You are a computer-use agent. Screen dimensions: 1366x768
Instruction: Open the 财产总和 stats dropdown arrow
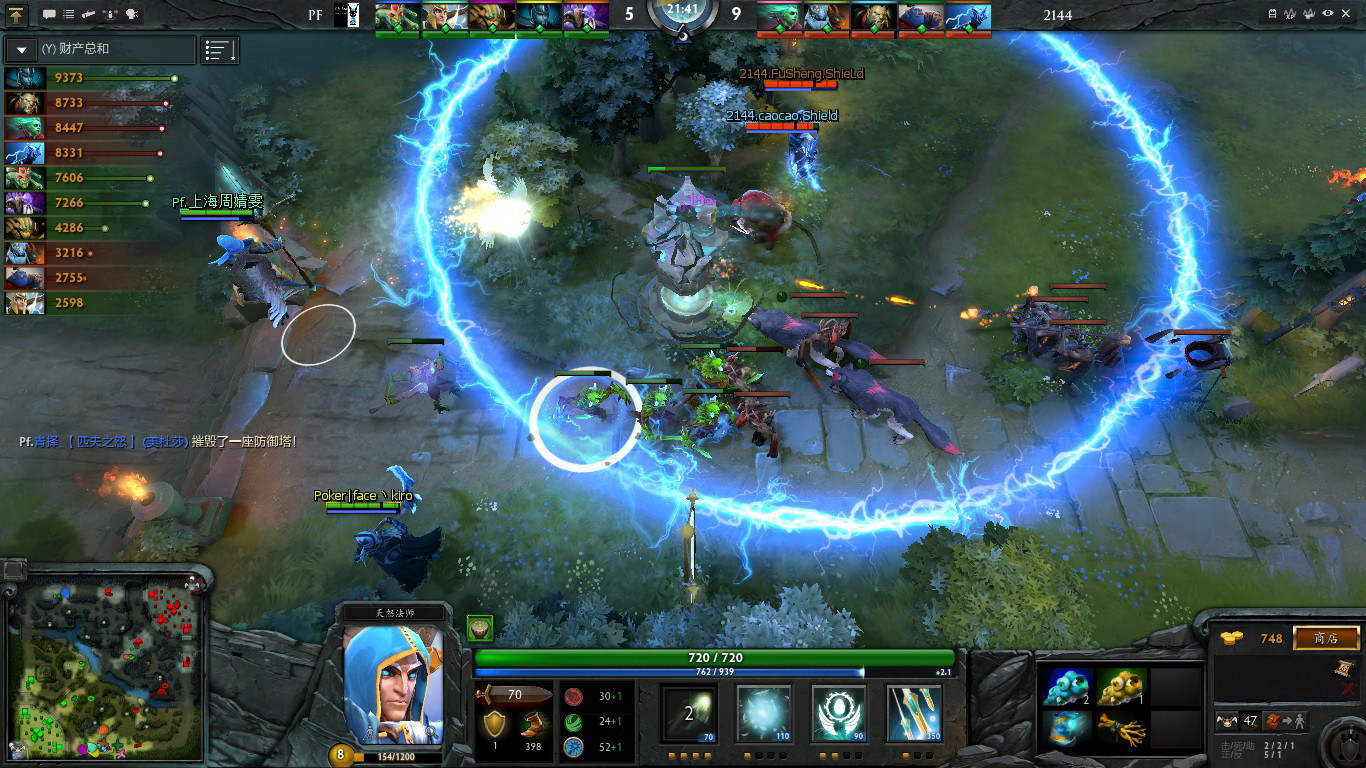pos(21,49)
